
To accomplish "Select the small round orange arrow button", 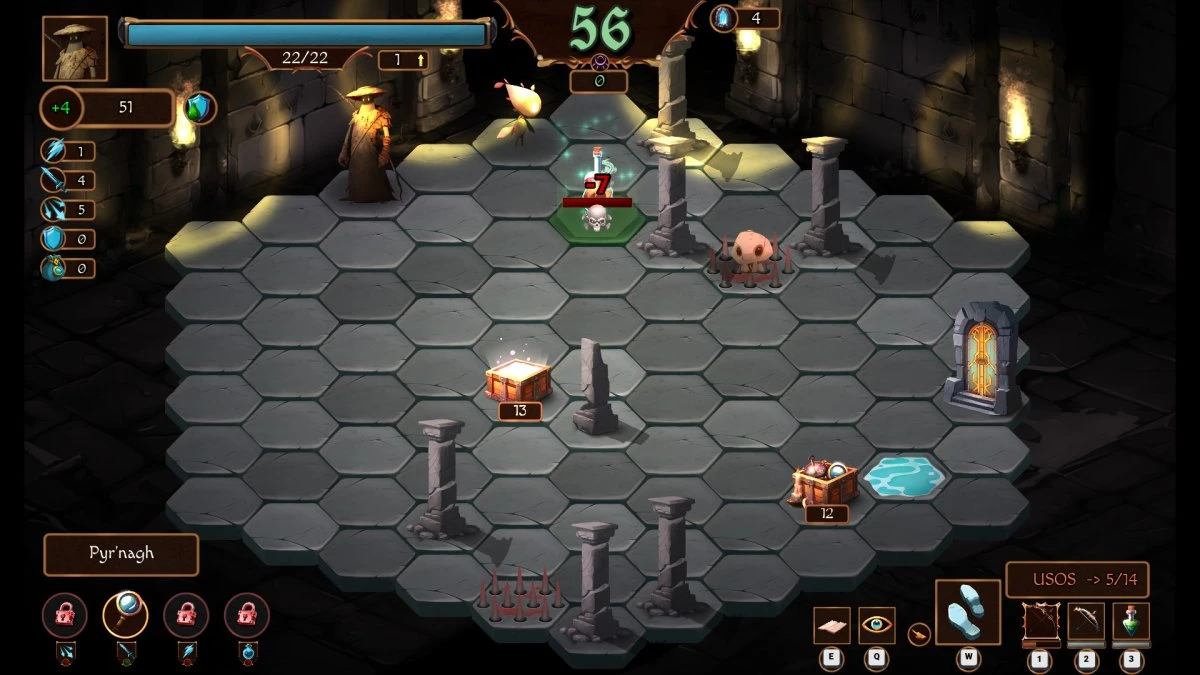I will click(917, 632).
